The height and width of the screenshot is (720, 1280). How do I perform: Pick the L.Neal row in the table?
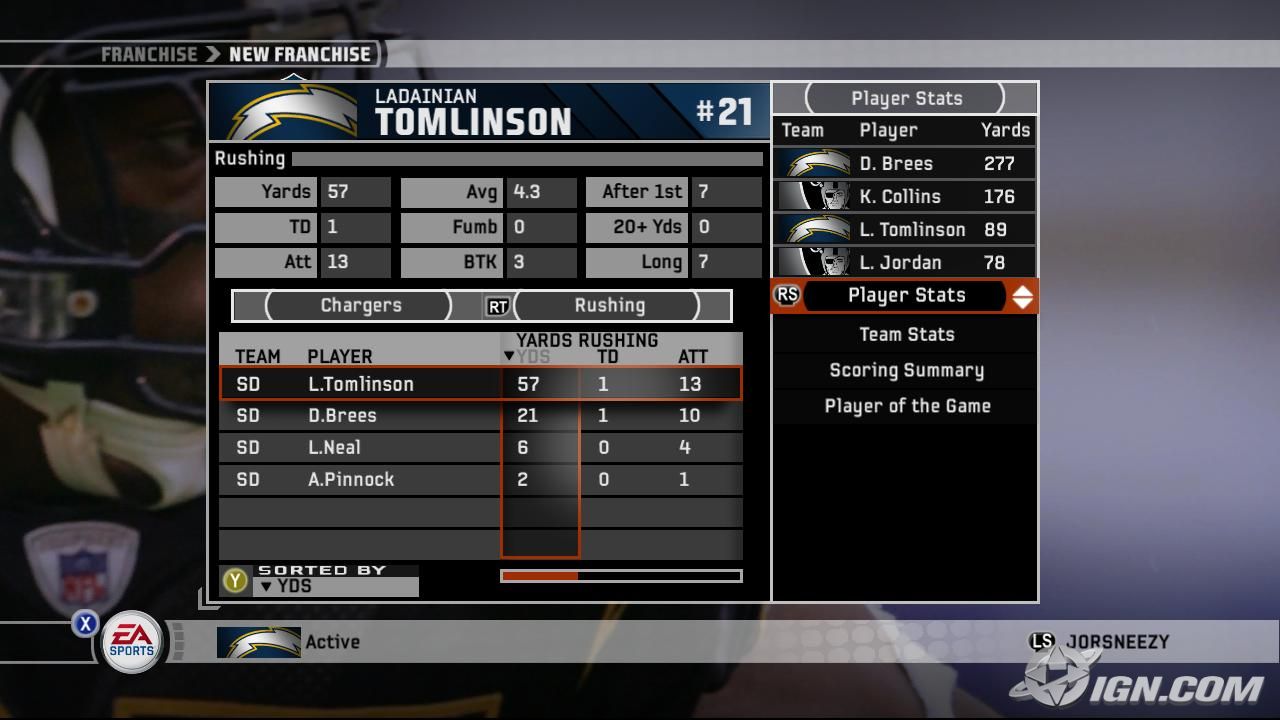point(480,448)
